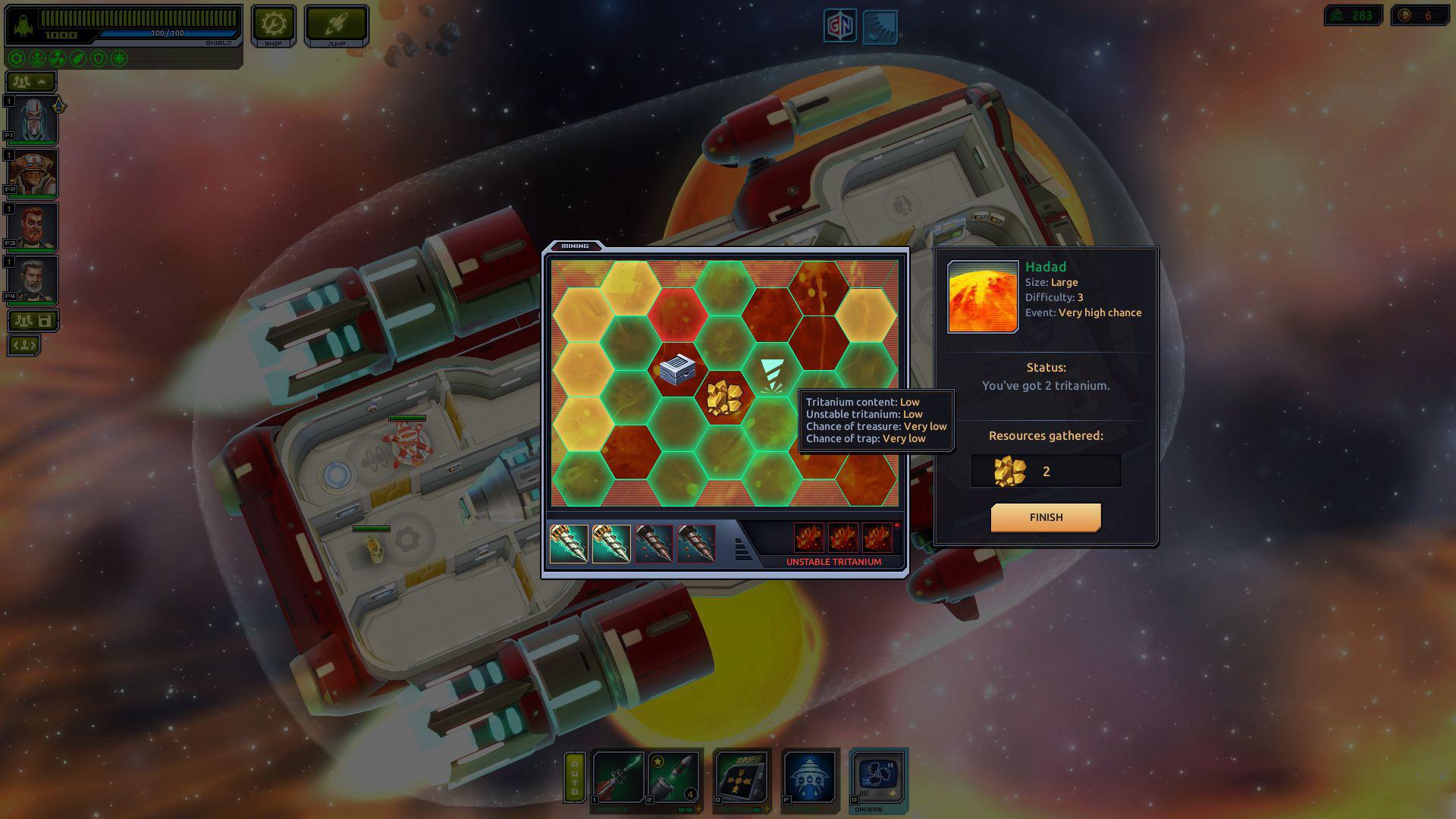This screenshot has height=819, width=1456.
Task: Toggle the radiation status indicator
Action: coord(56,58)
